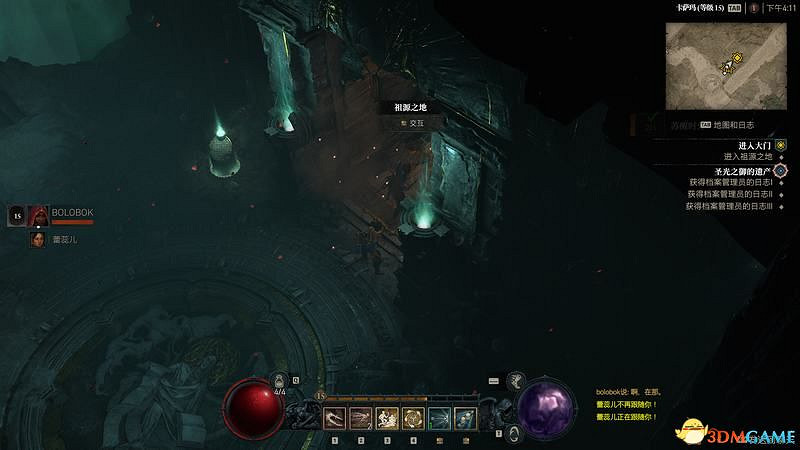Screen dimensions: 800x450
Task: Click the level 15 badge on skill bar
Action: coord(319,396)
